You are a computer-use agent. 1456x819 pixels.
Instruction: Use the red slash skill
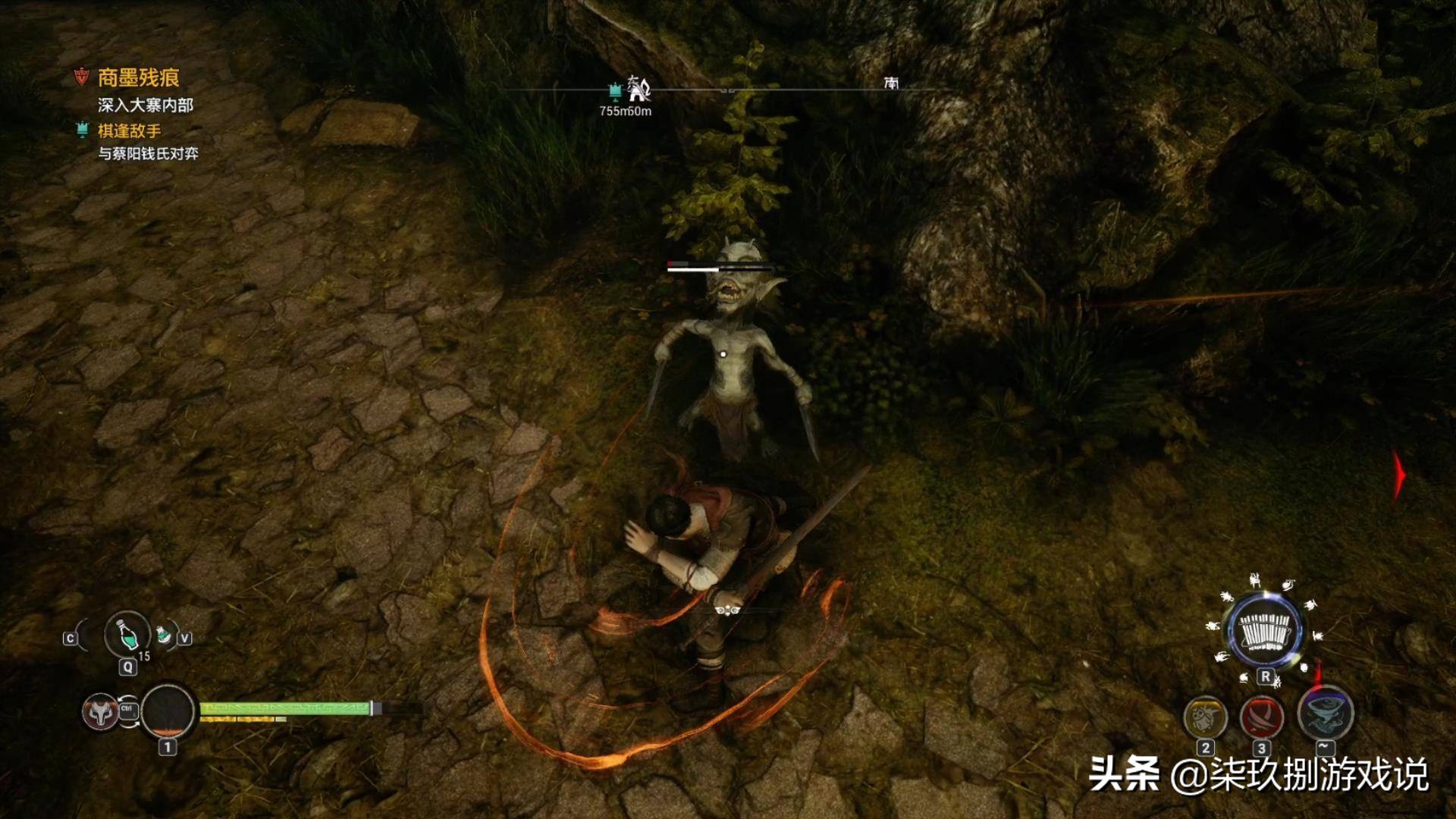pyautogui.click(x=1261, y=717)
